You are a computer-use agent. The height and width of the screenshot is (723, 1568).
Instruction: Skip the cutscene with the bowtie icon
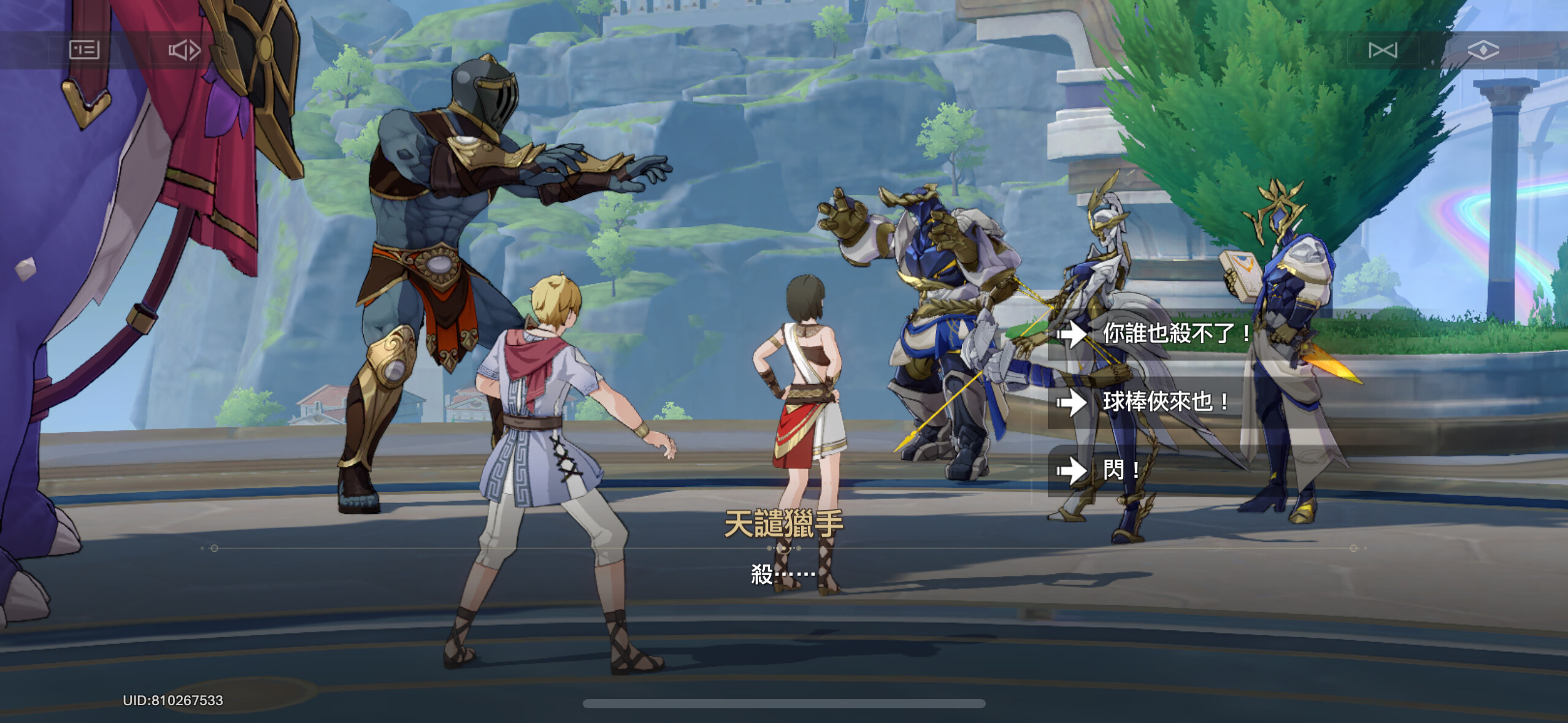pos(1383,50)
